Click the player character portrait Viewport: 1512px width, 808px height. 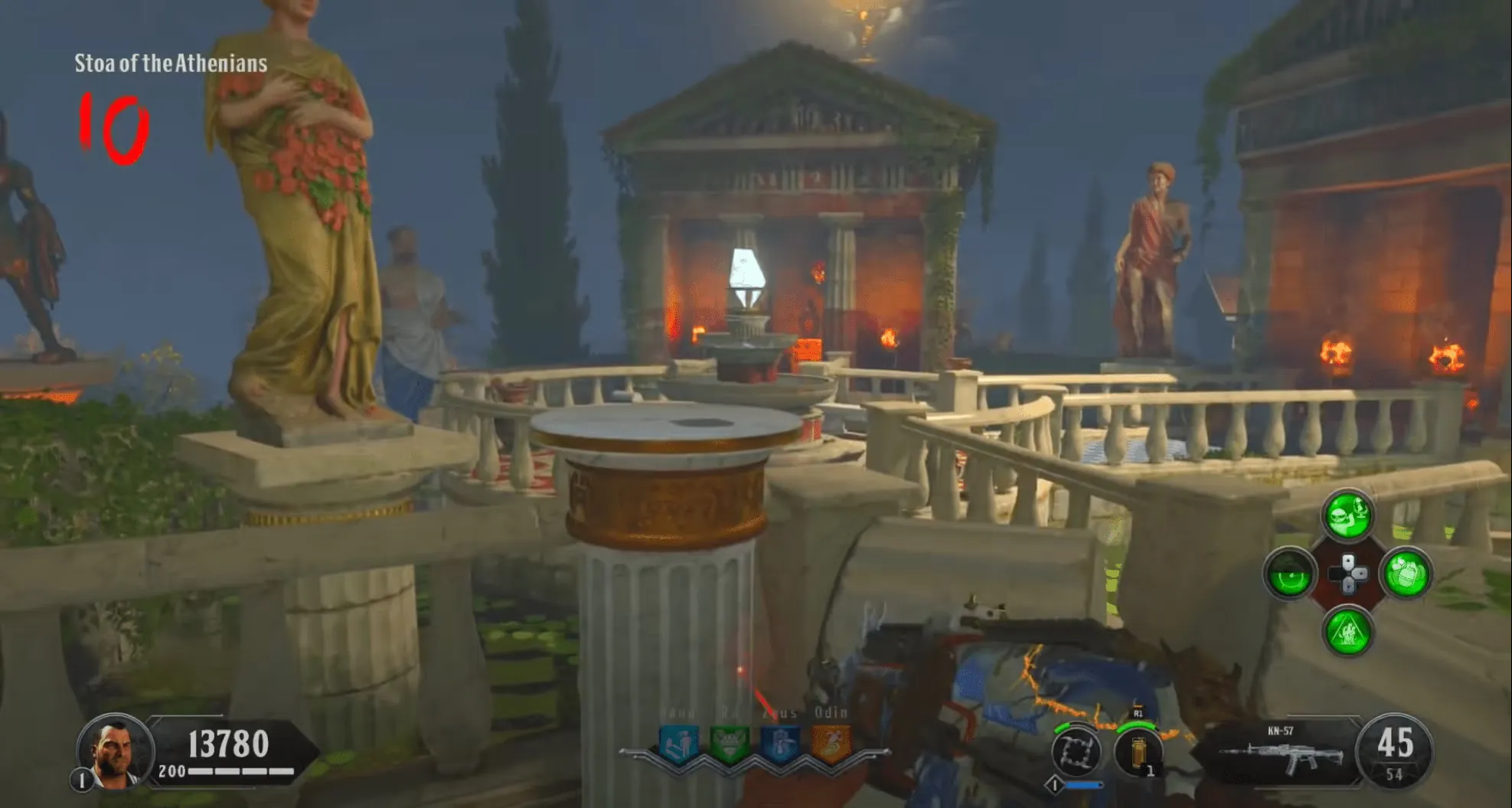pos(114,751)
